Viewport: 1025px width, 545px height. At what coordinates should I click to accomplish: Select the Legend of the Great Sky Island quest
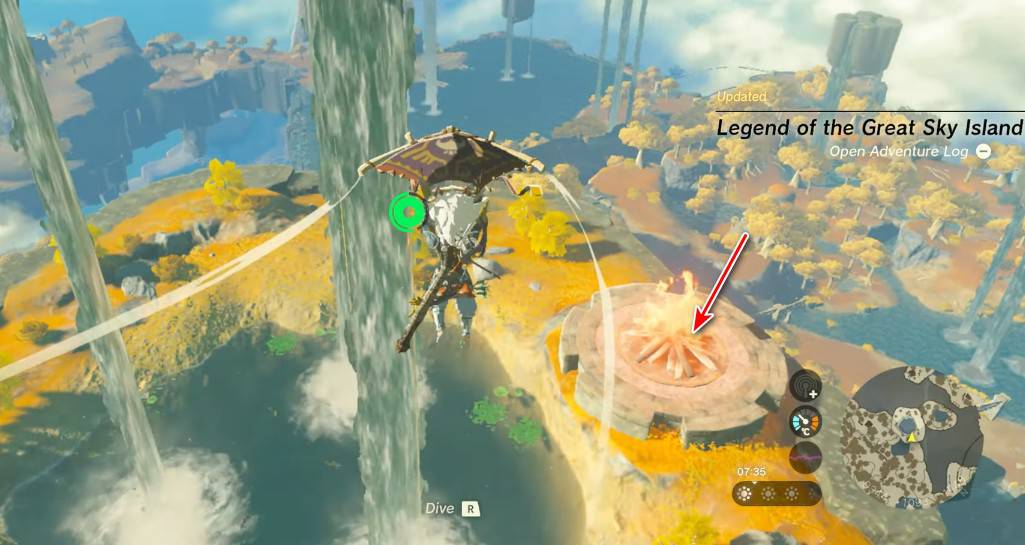(869, 128)
